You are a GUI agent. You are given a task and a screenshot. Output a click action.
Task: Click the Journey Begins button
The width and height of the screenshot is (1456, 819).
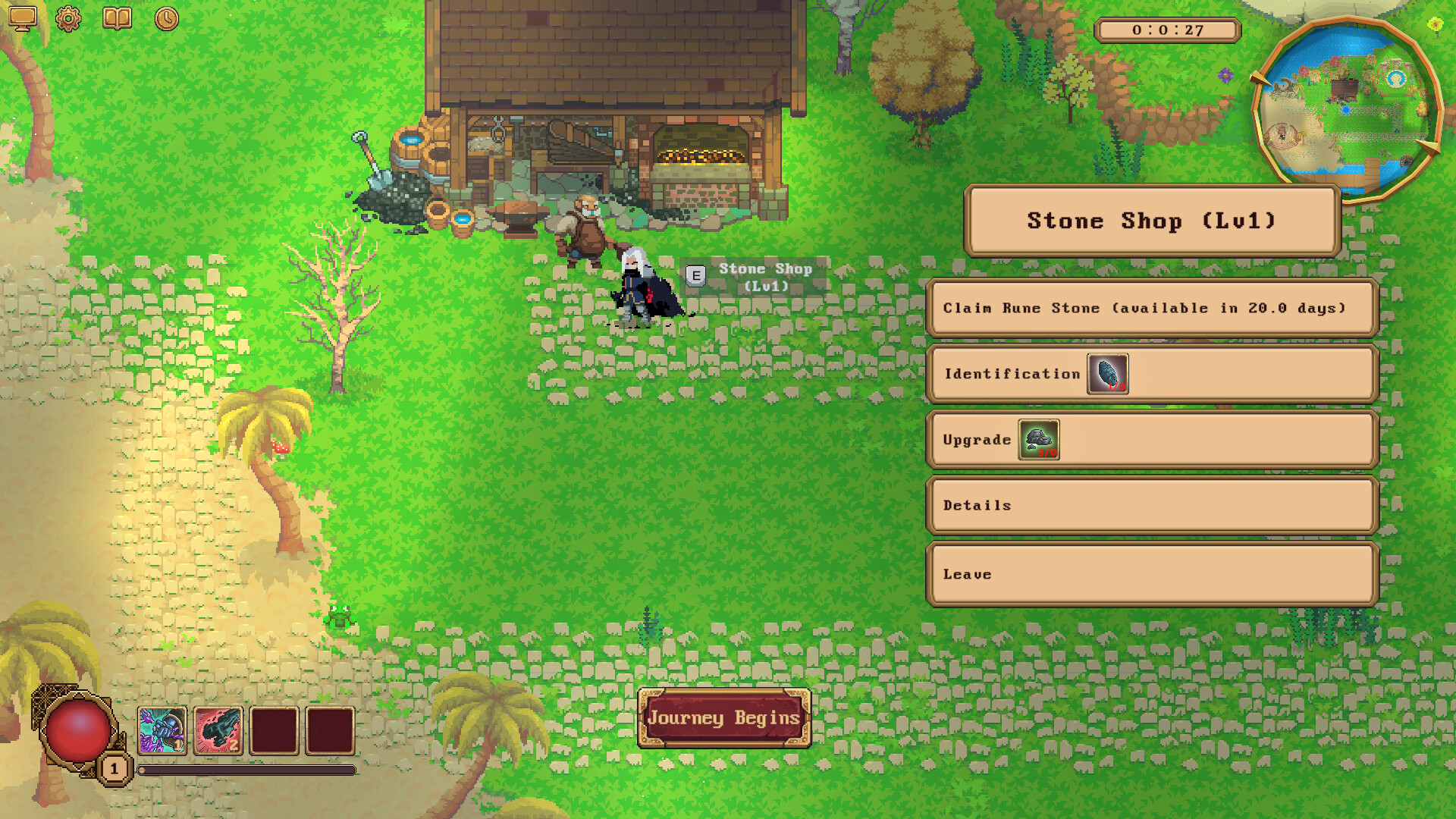724,717
